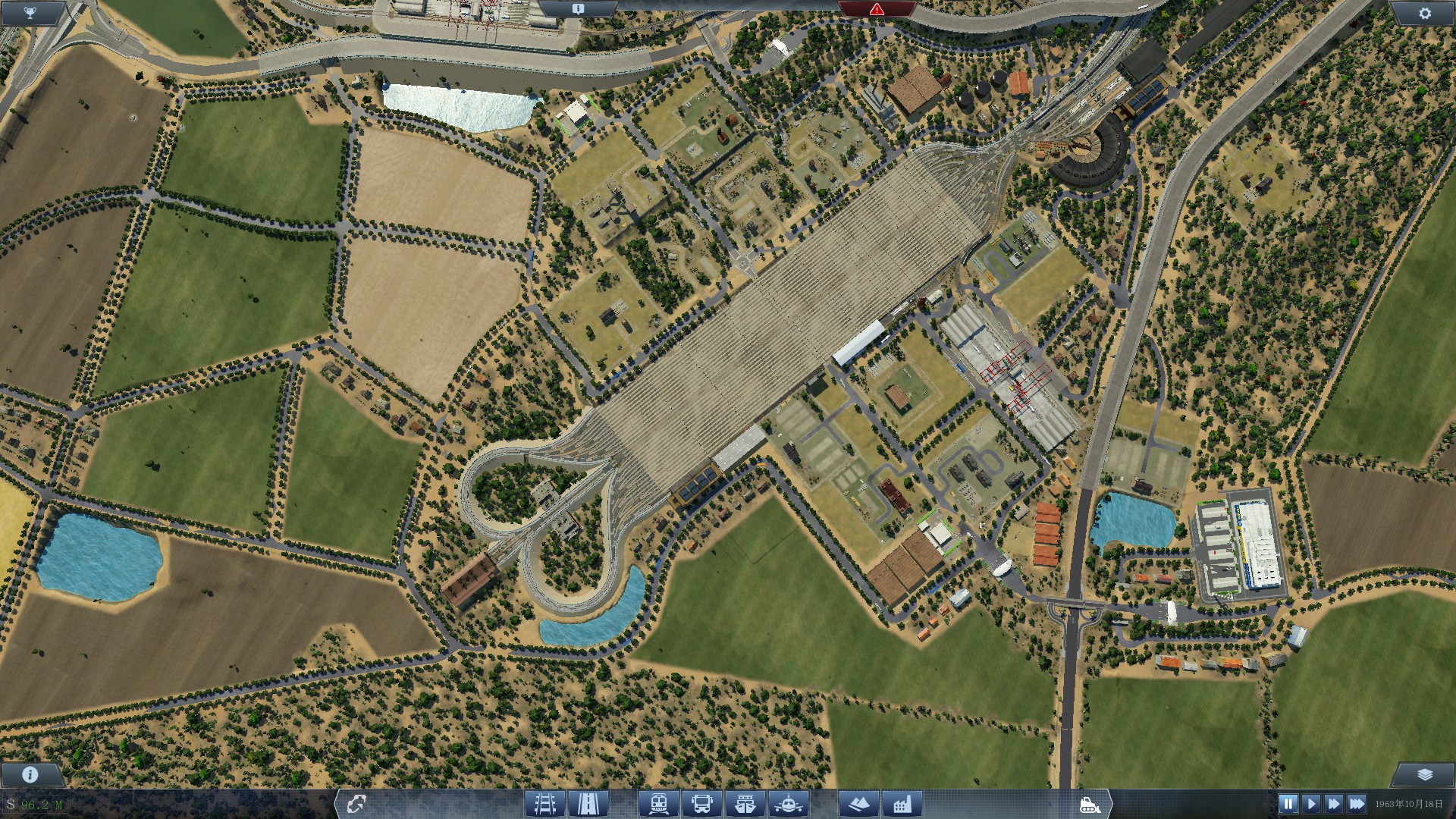This screenshot has width=1456, height=819.
Task: Select the bulldozer demolition tool
Action: [x=1090, y=805]
